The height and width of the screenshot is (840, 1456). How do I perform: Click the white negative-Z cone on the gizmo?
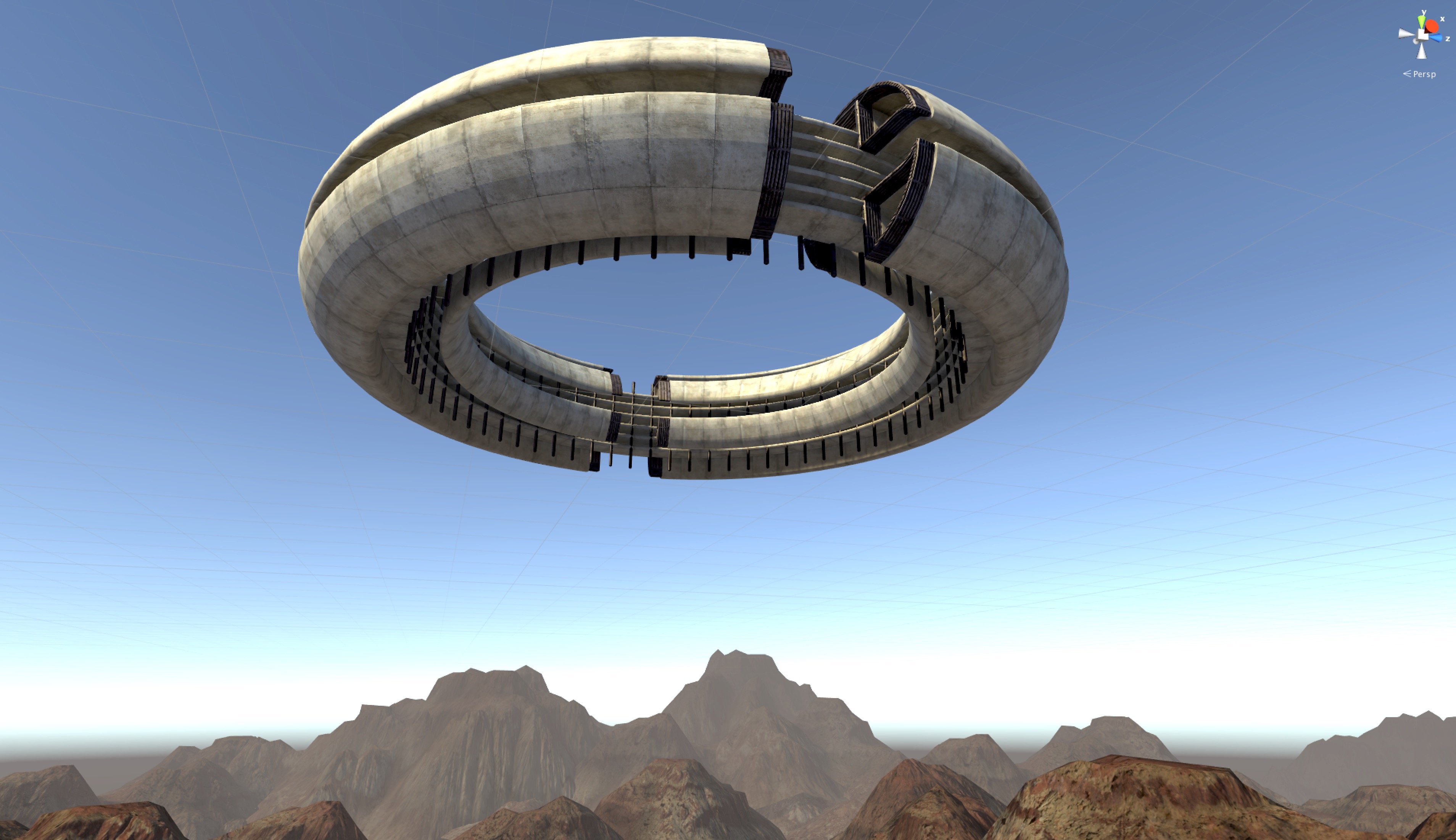tap(1416, 42)
